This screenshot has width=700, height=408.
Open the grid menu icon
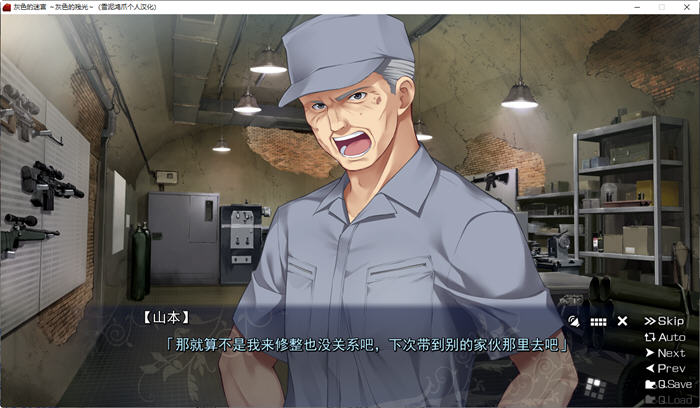(598, 321)
